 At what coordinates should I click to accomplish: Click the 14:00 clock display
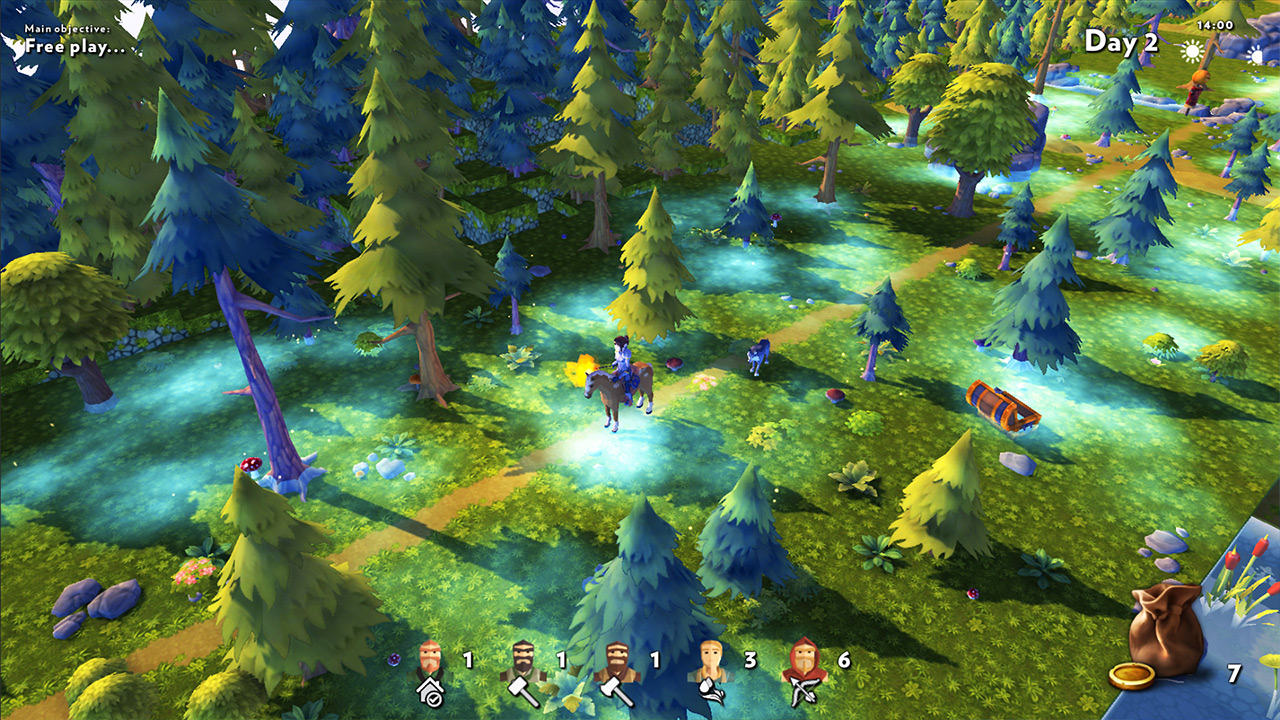coord(1214,26)
